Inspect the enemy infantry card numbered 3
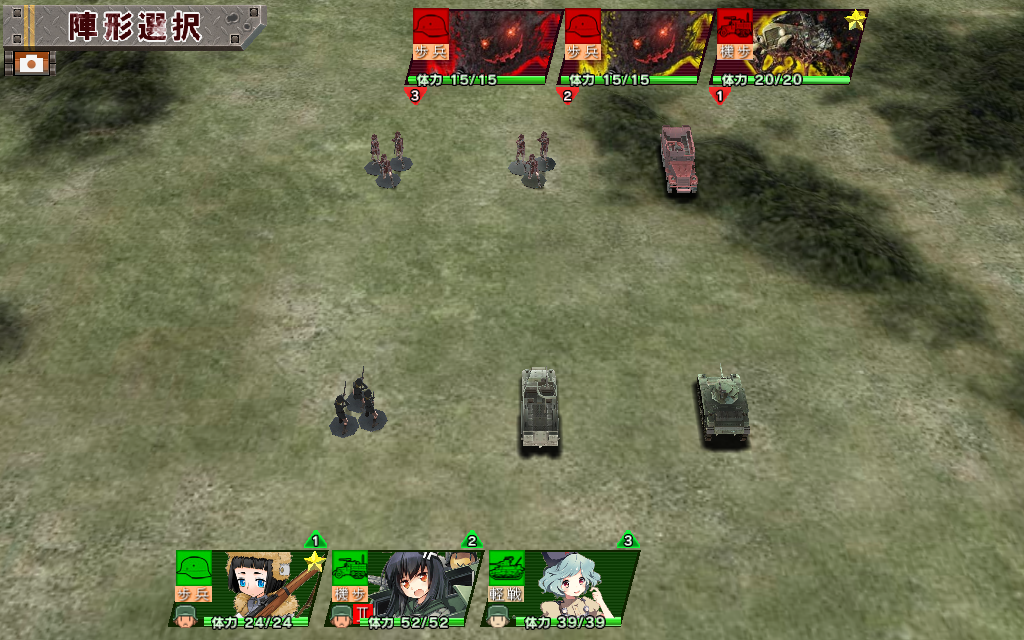Screen dimensions: 1024x640 tap(486, 47)
